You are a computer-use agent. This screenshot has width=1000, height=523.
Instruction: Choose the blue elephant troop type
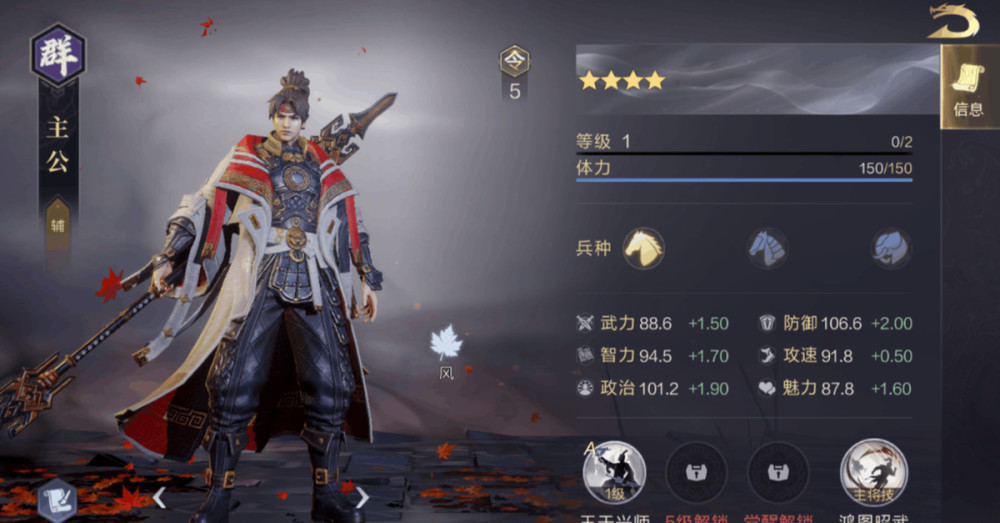click(890, 247)
